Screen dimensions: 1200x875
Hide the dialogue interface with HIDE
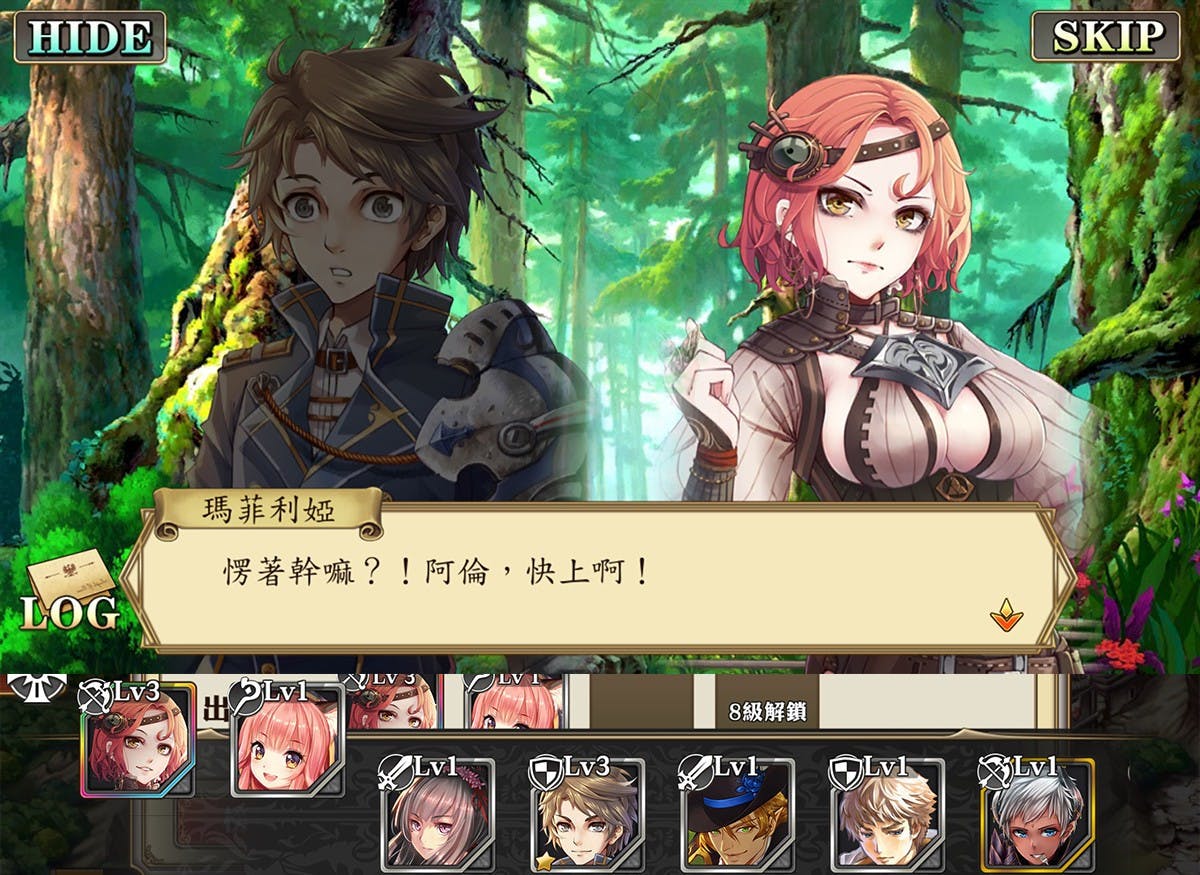pyautogui.click(x=89, y=37)
